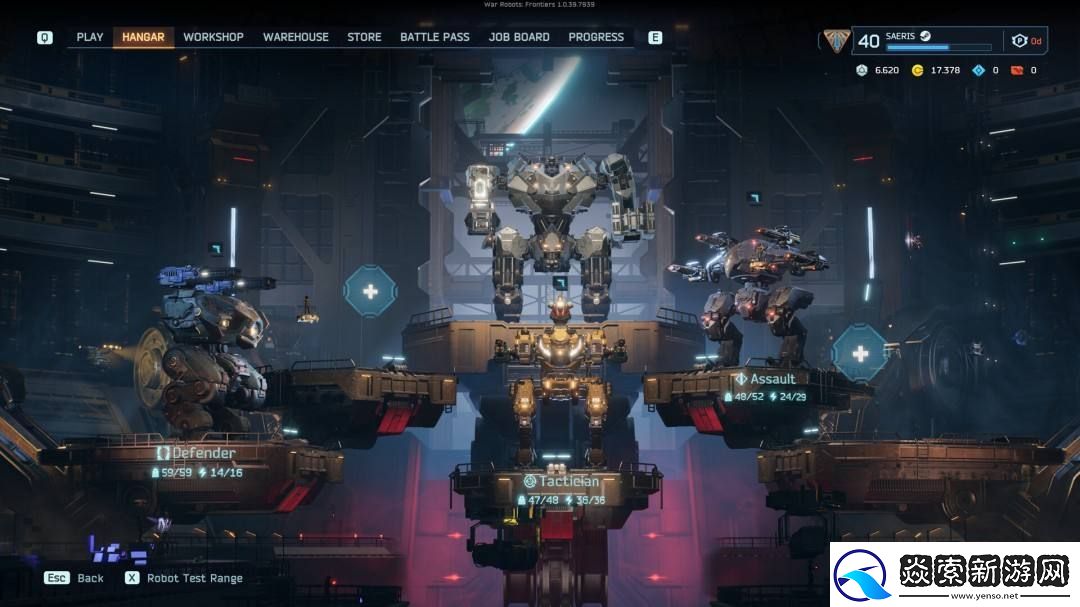Open the Play tab
This screenshot has height=607, width=1080.
[x=90, y=37]
